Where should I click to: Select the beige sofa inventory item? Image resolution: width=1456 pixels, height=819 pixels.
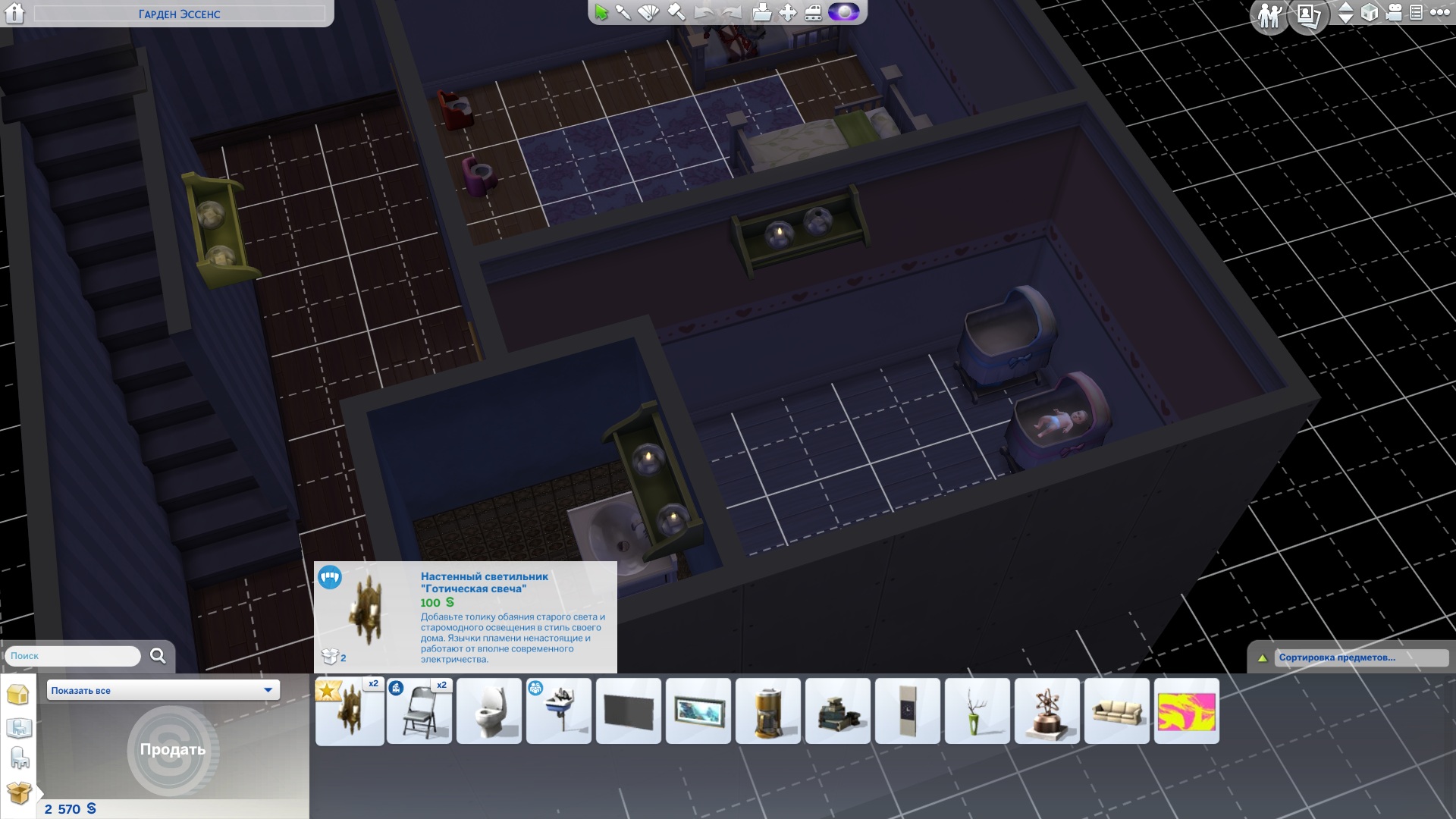(x=1117, y=711)
